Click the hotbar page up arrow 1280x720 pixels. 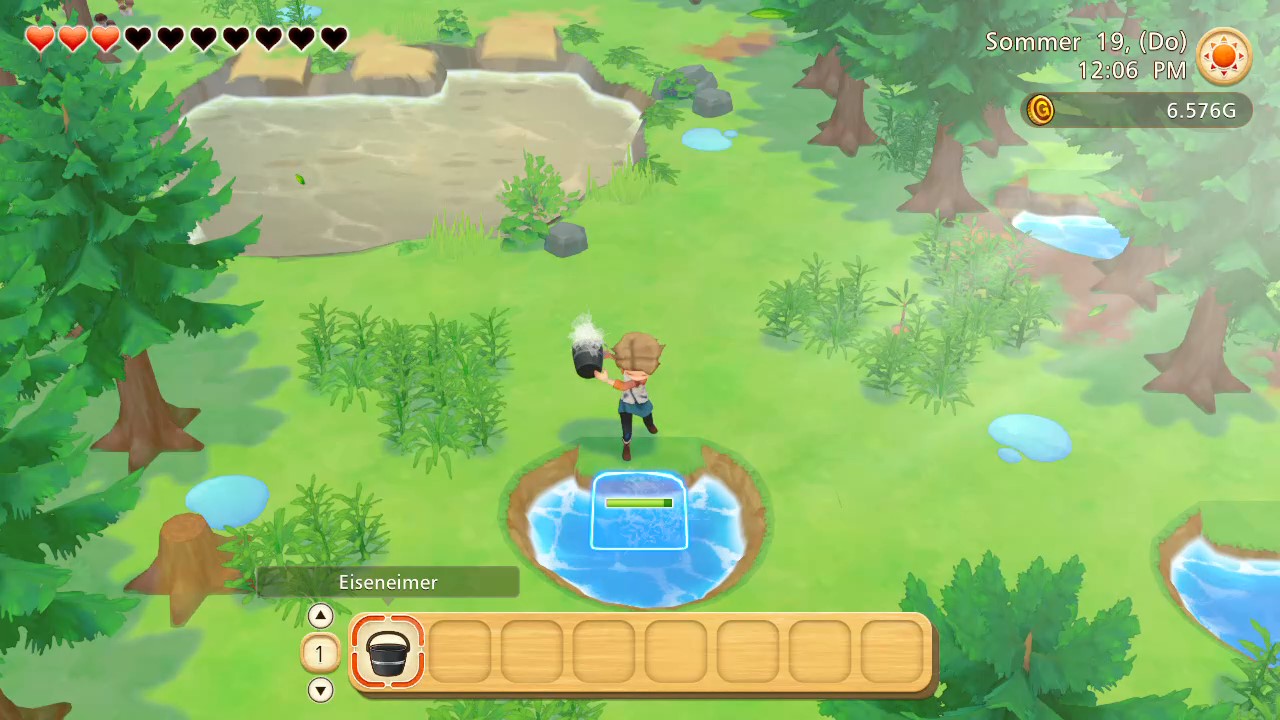click(x=320, y=616)
